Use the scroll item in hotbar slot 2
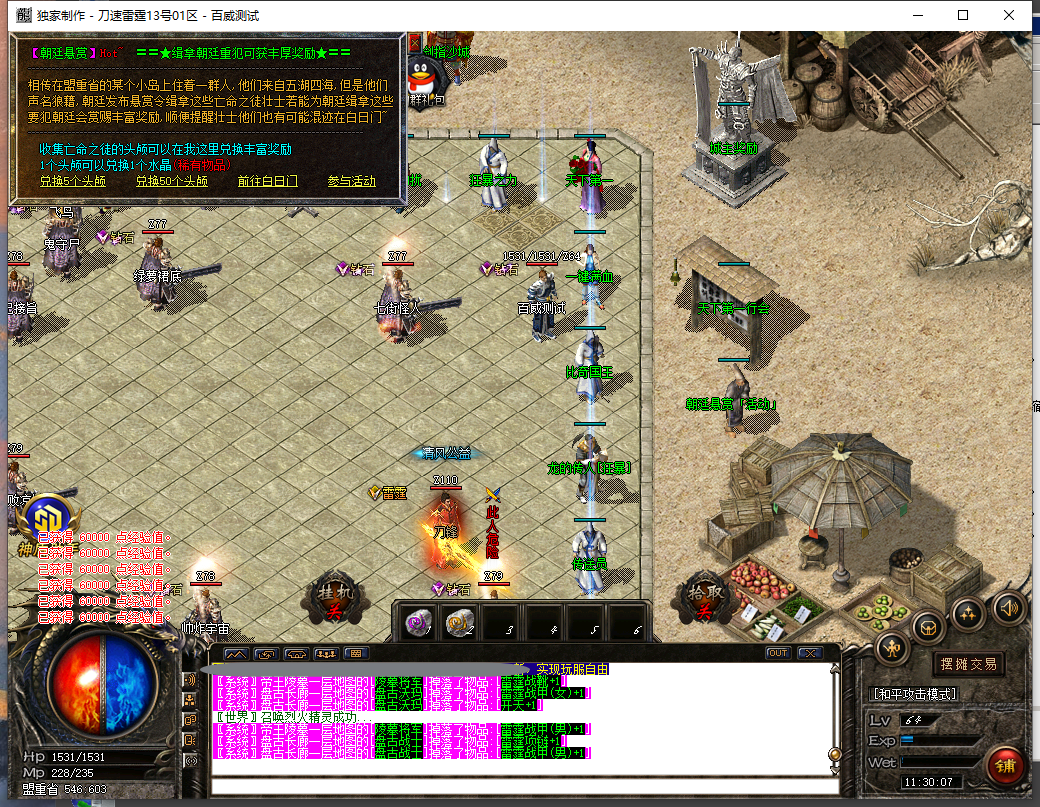 (459, 623)
